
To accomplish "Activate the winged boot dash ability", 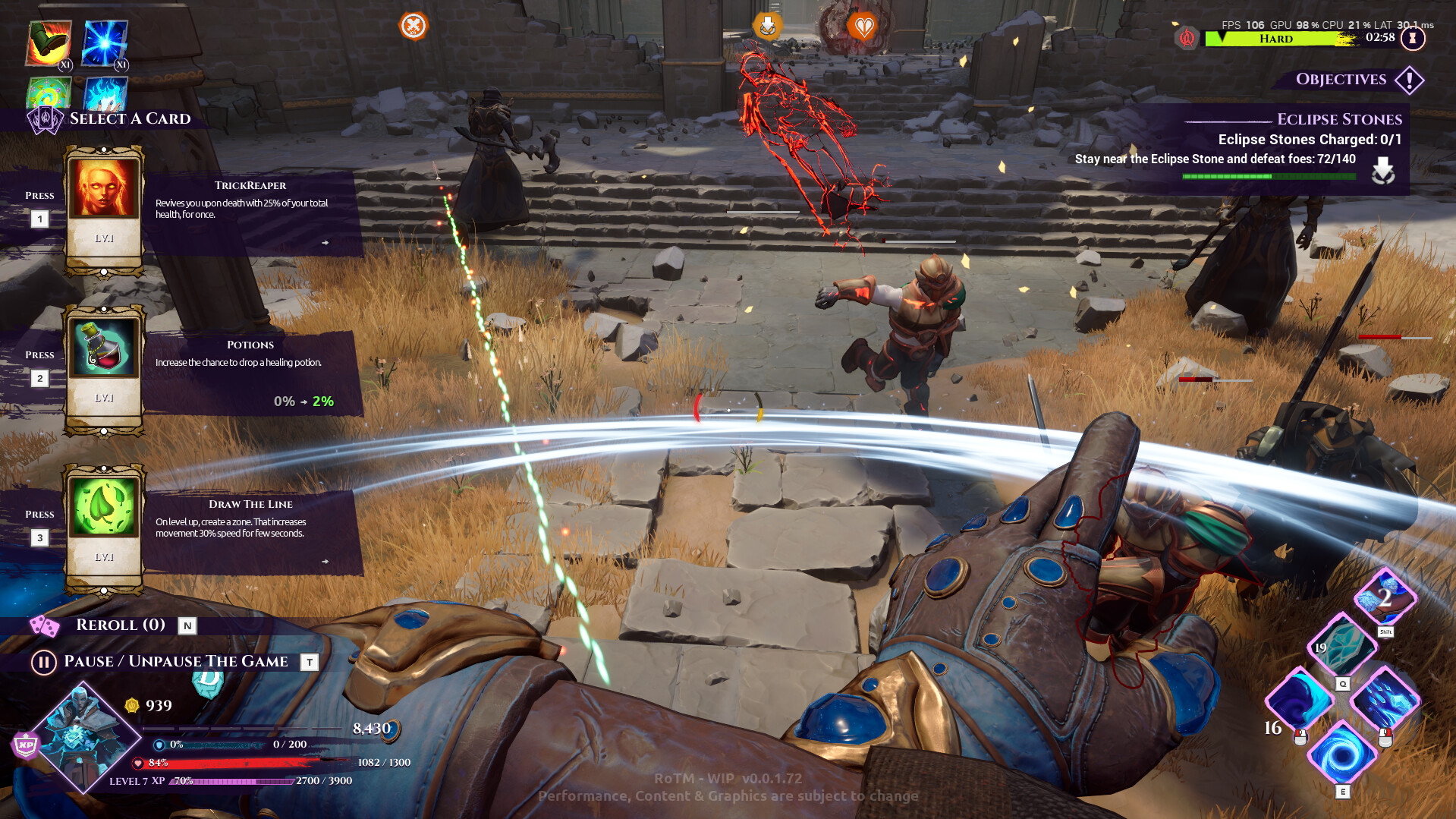I will pos(1385,597).
